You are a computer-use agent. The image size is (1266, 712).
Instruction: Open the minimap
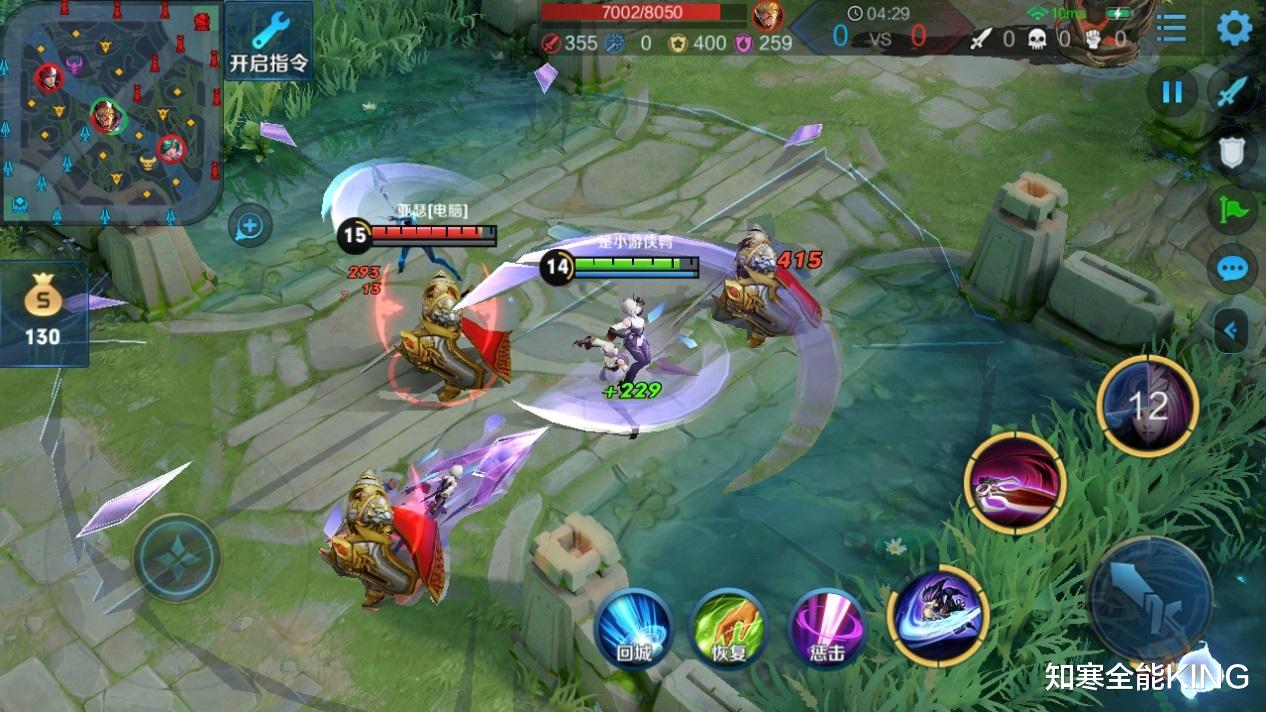(110, 112)
